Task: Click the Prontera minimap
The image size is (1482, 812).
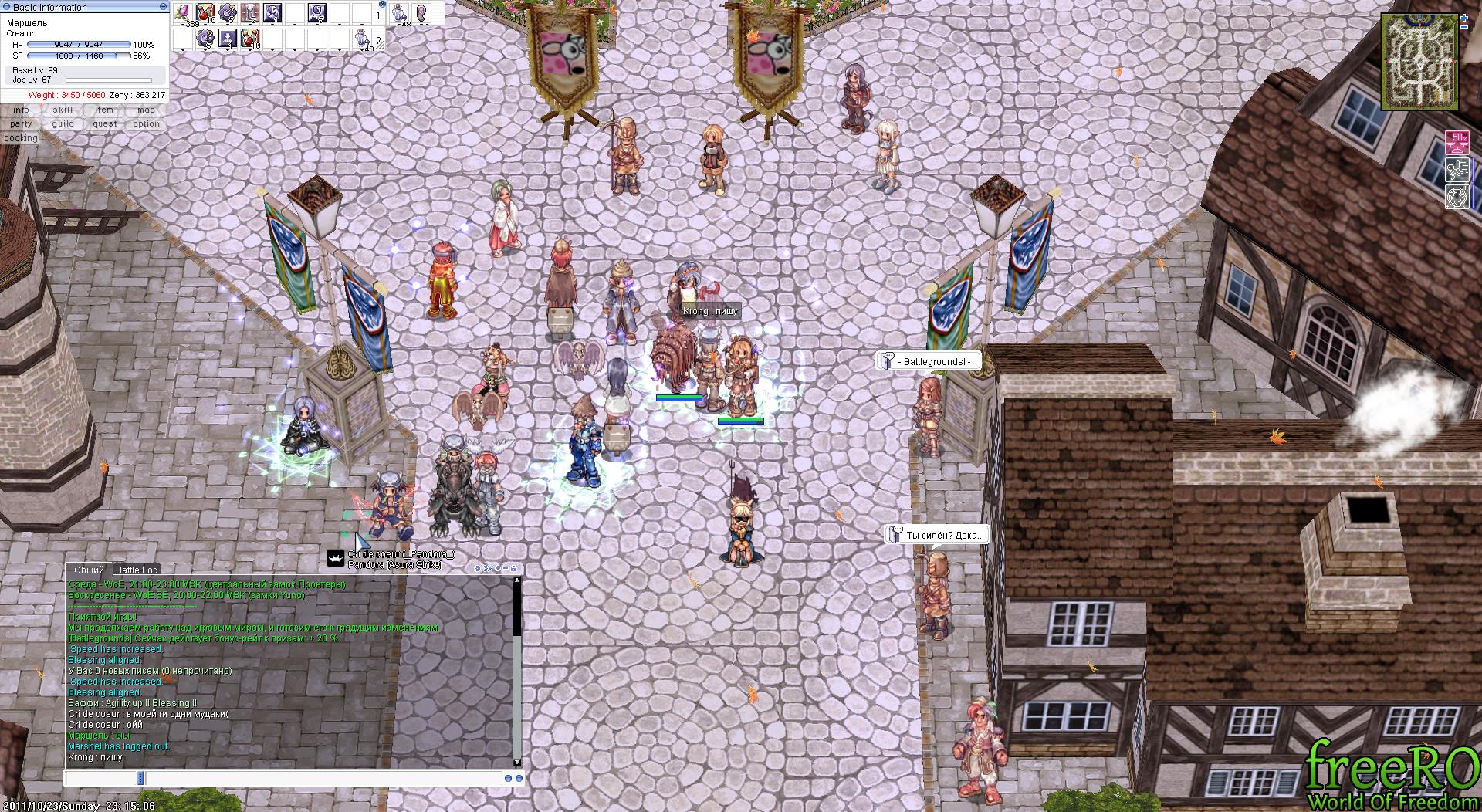Action: coord(1419,63)
